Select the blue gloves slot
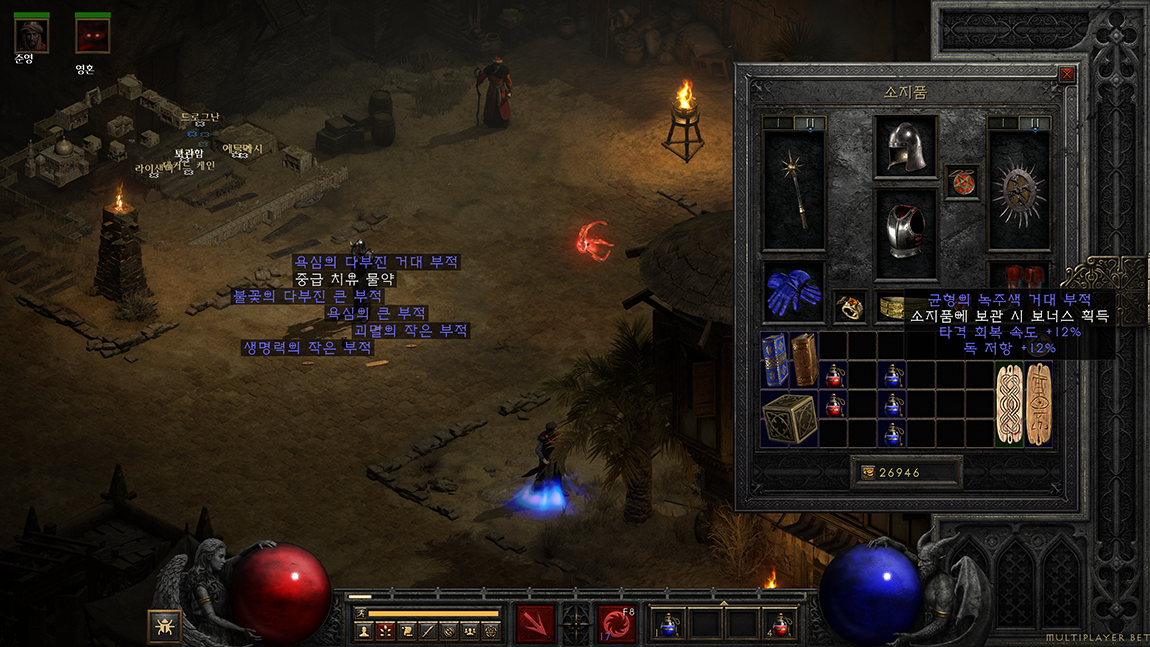 coord(793,292)
